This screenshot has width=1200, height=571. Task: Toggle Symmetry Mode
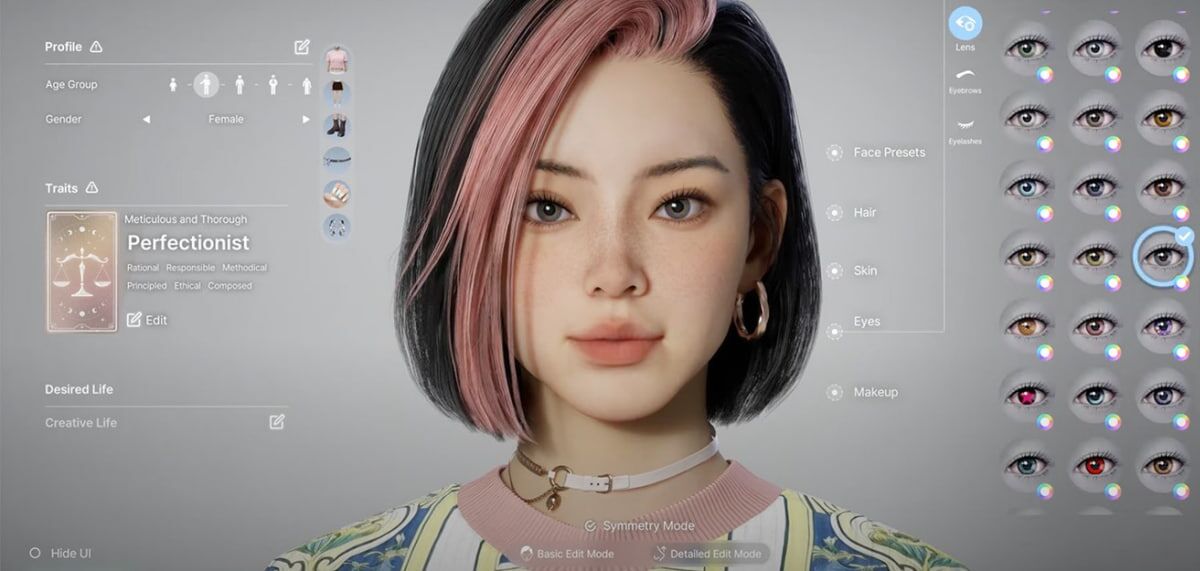tap(640, 526)
